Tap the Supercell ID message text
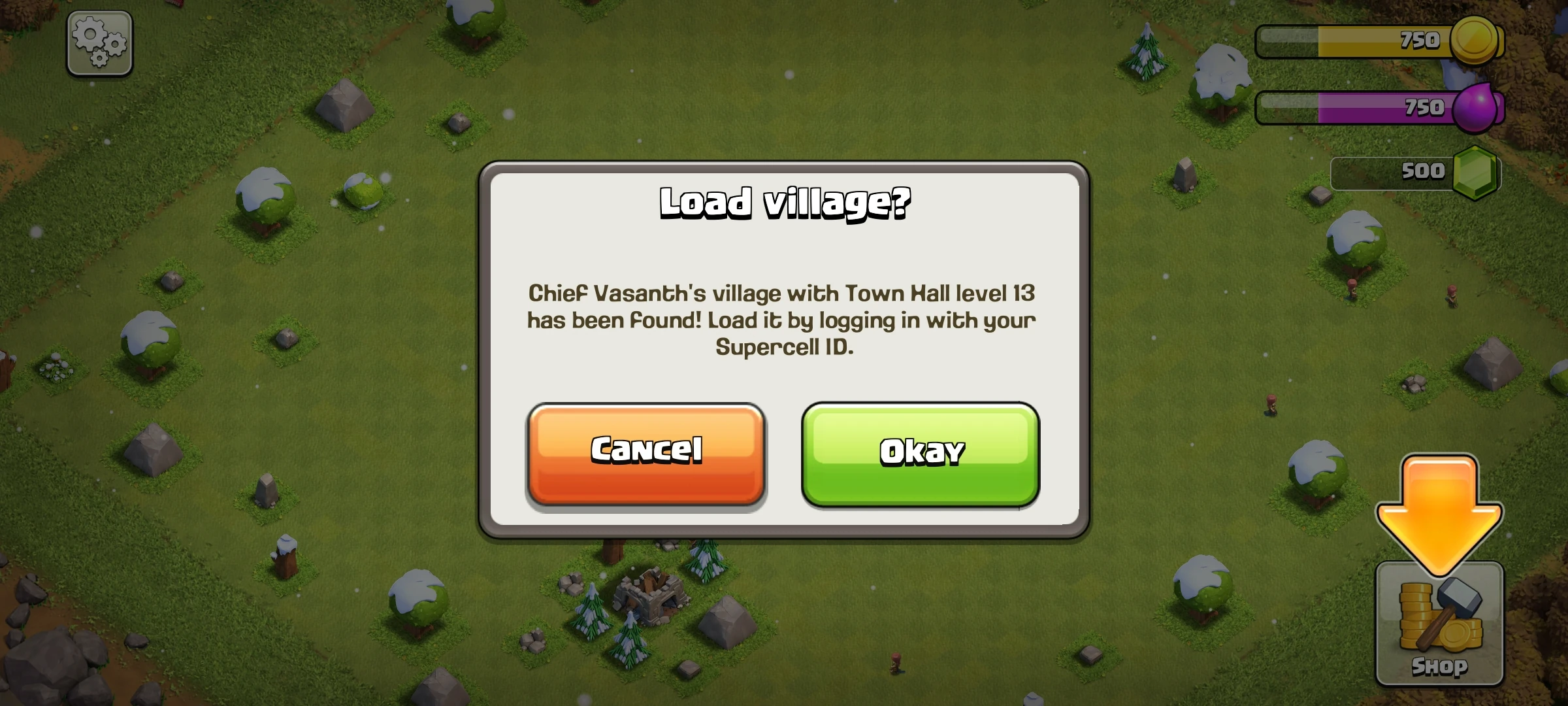The width and height of the screenshot is (1568, 706). [782, 320]
